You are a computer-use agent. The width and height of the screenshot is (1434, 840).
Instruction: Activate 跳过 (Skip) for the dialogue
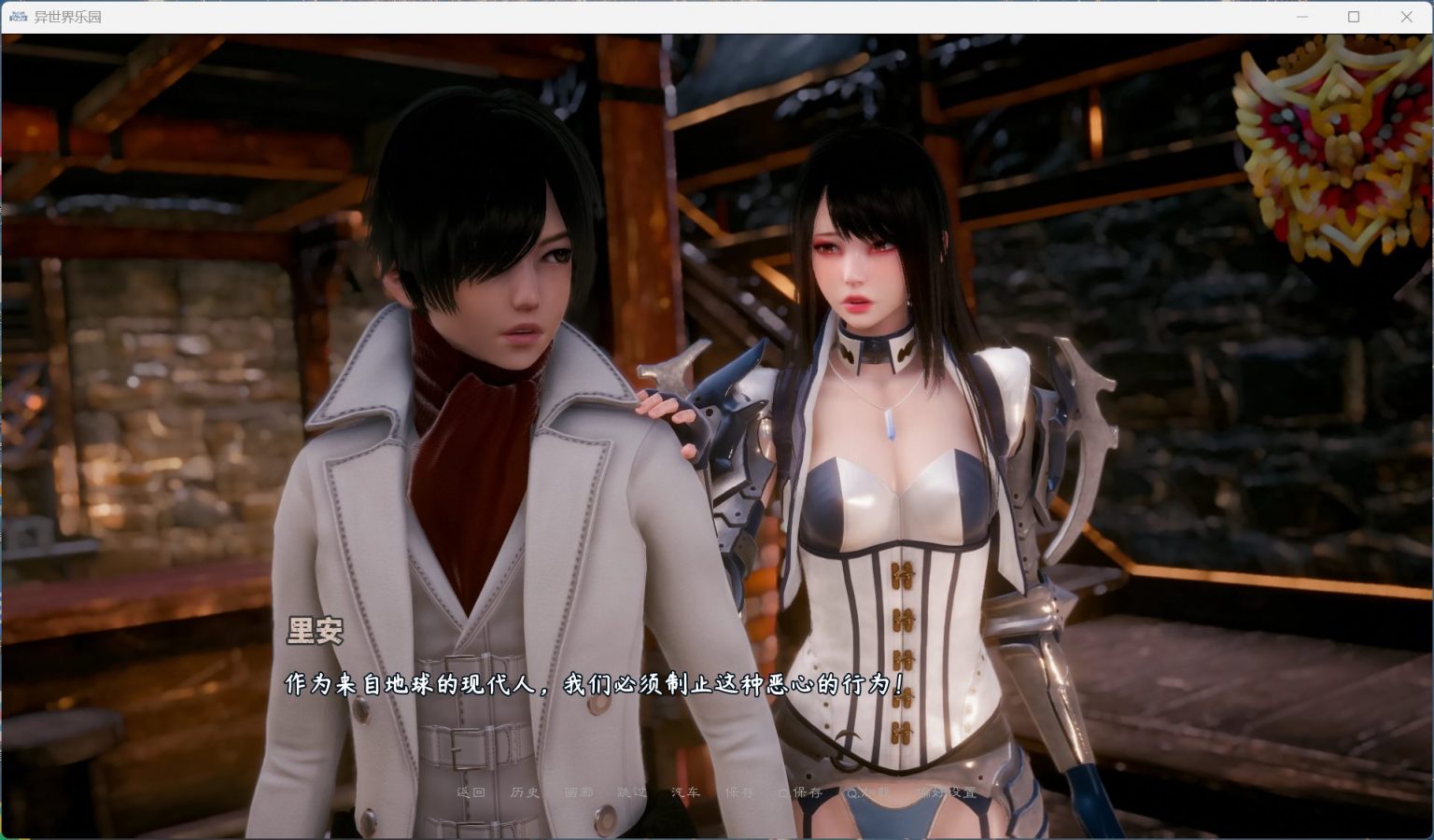(x=632, y=792)
